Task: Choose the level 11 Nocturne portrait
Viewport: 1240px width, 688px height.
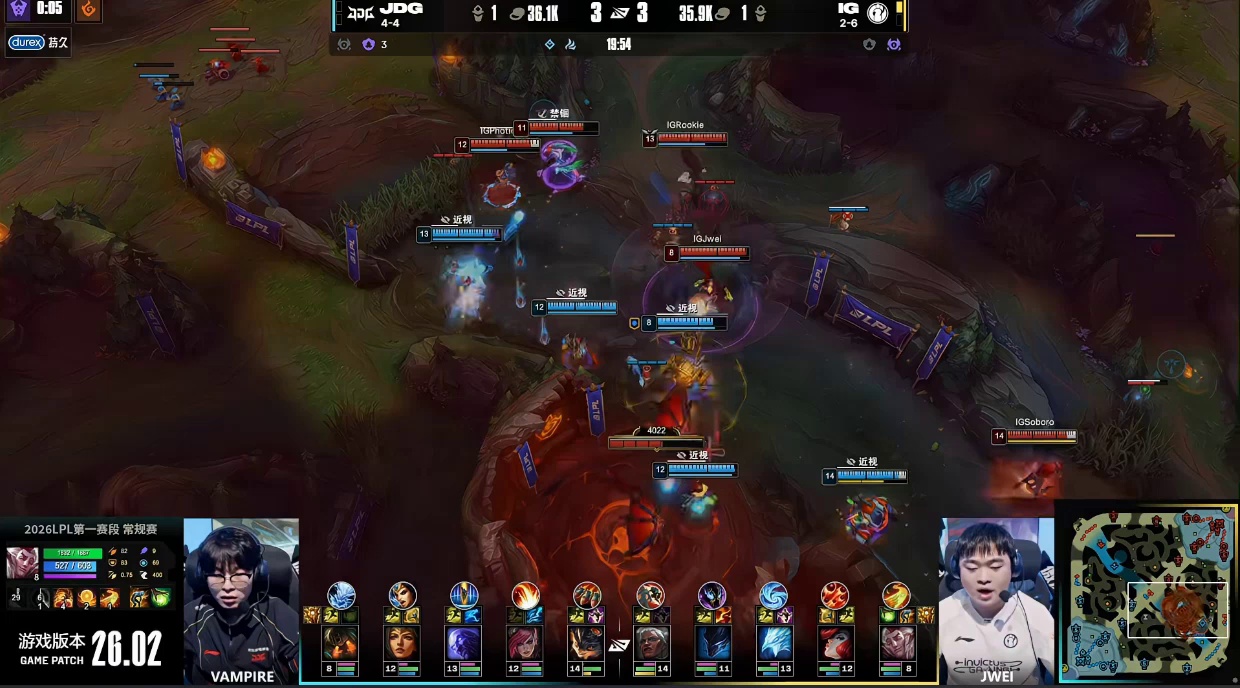Action: [x=712, y=643]
